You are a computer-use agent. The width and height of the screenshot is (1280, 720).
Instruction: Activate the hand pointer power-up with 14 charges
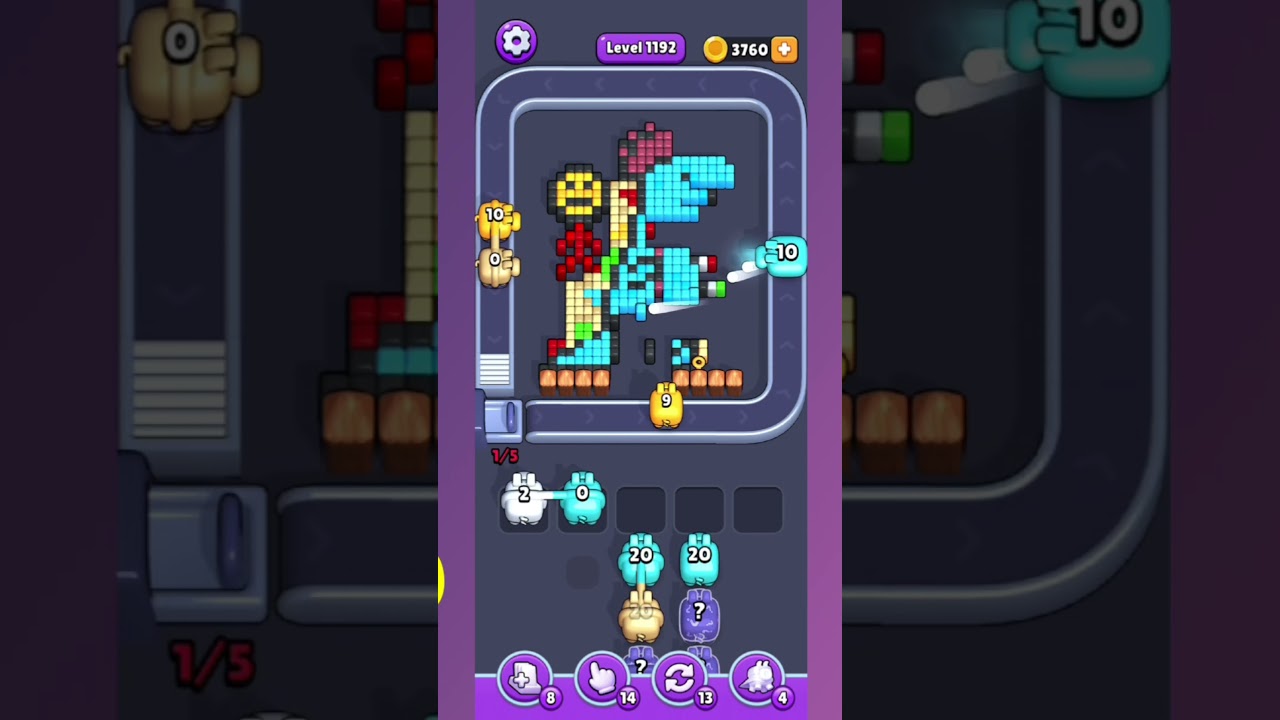point(604,678)
